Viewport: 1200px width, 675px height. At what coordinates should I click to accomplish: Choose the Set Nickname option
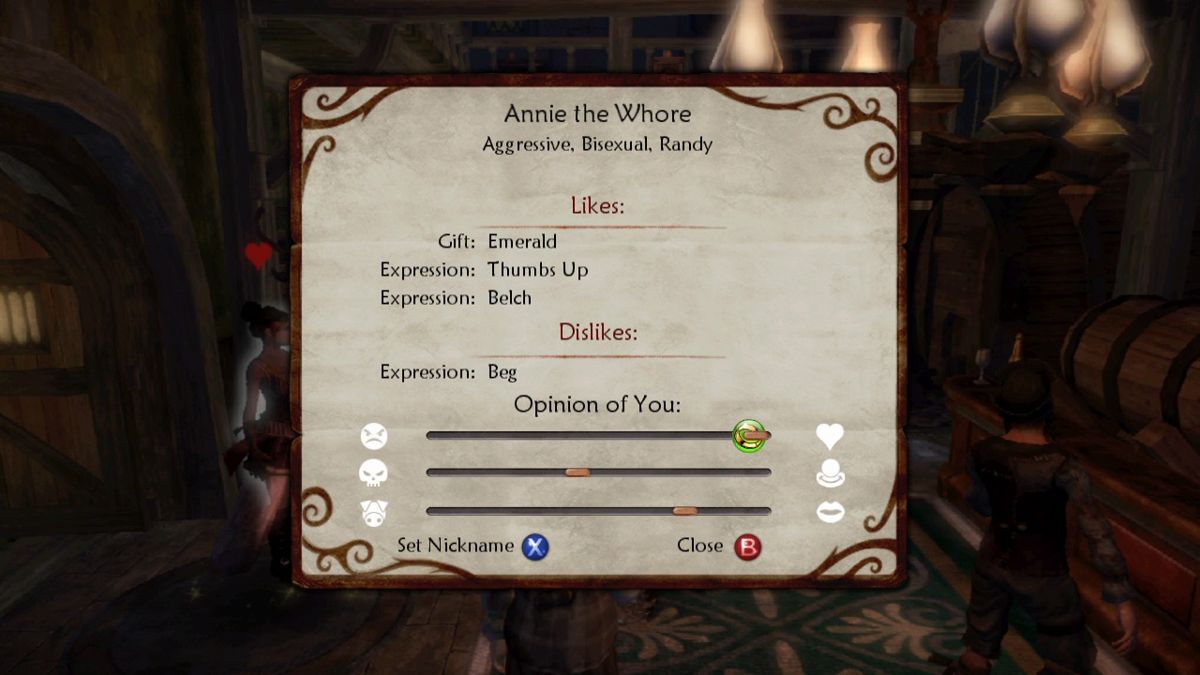click(x=536, y=547)
